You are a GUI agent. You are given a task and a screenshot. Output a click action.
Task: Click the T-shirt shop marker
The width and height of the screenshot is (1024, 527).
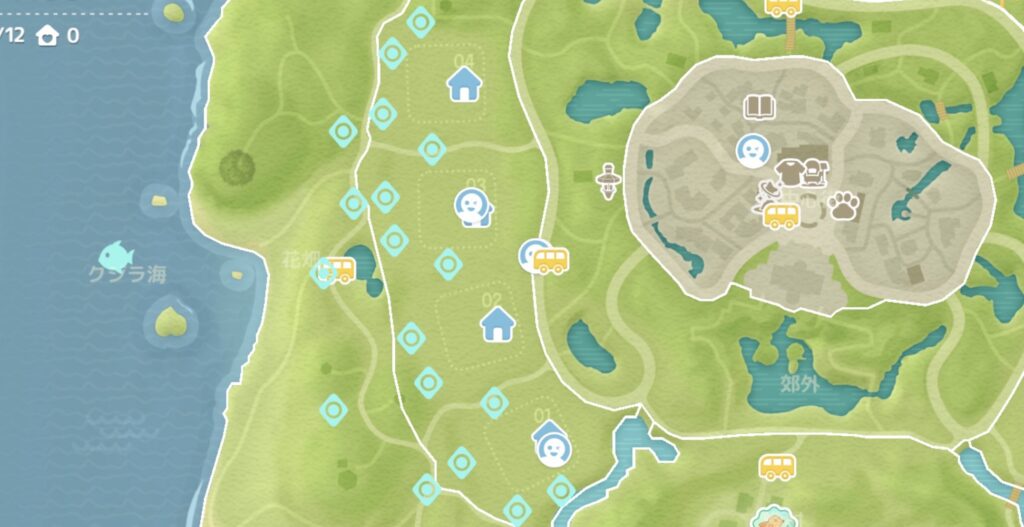(x=789, y=171)
